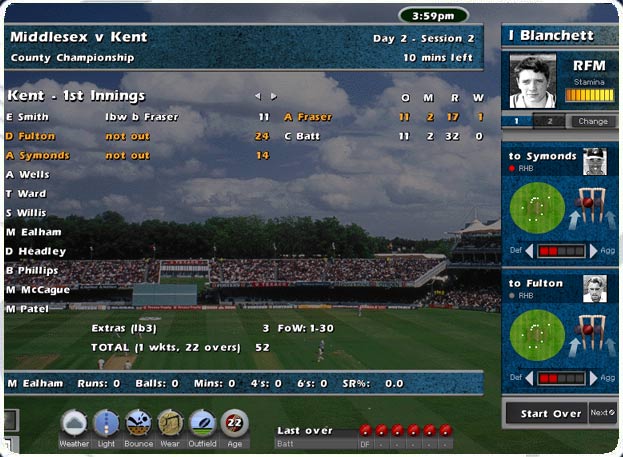Select bowler A Fraser in bowling figures
The width and height of the screenshot is (623, 457).
point(309,117)
